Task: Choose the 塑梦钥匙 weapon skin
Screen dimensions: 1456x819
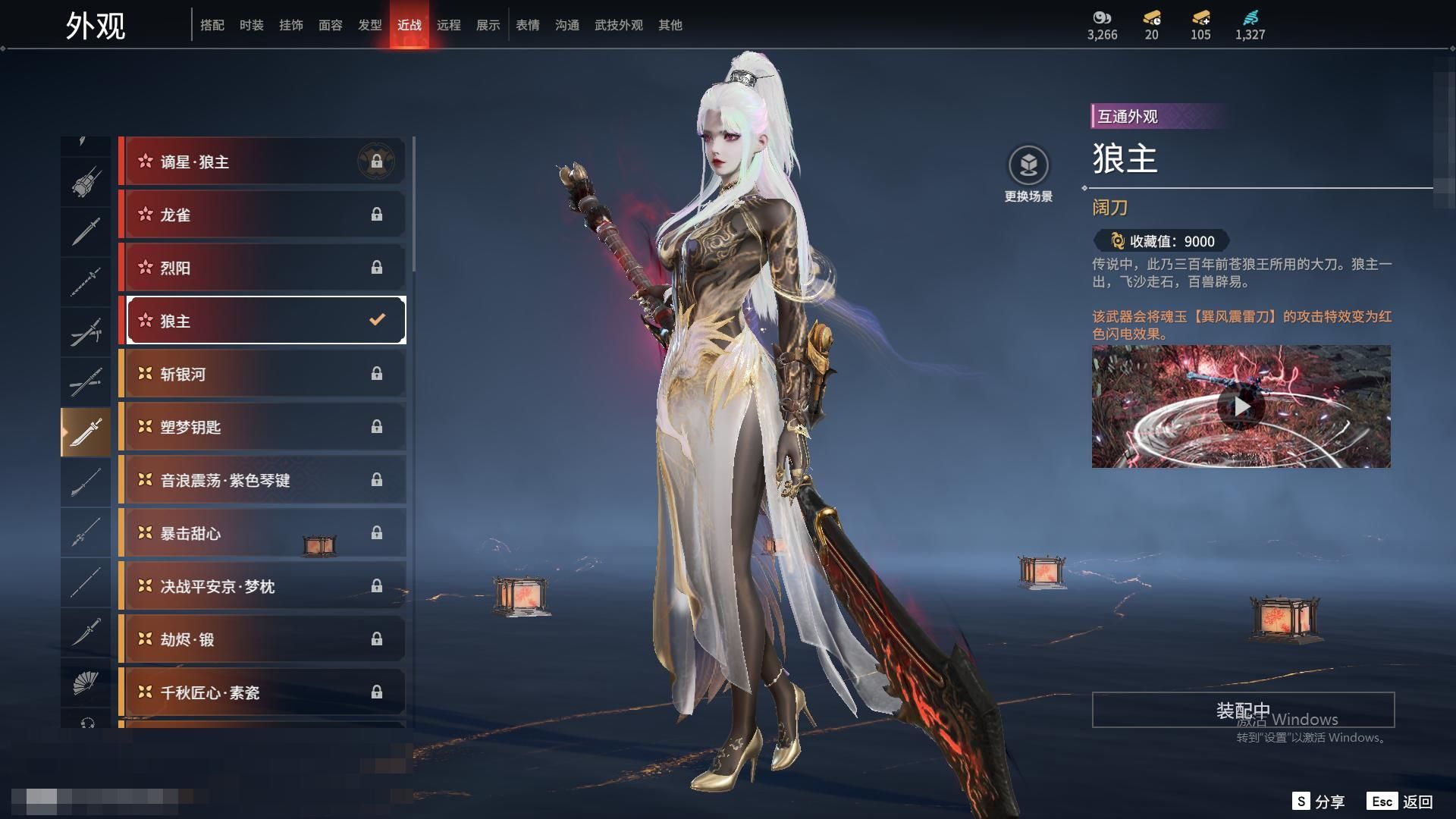Action: click(x=262, y=427)
